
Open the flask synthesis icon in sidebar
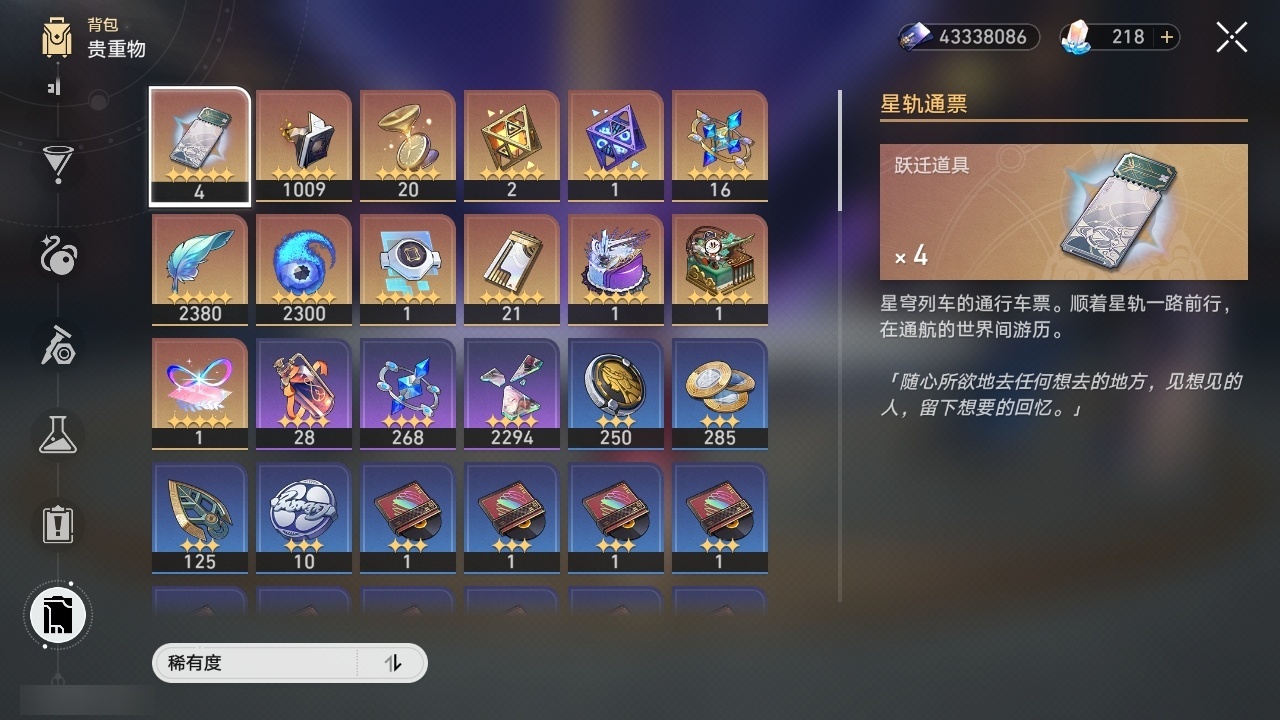[x=57, y=434]
